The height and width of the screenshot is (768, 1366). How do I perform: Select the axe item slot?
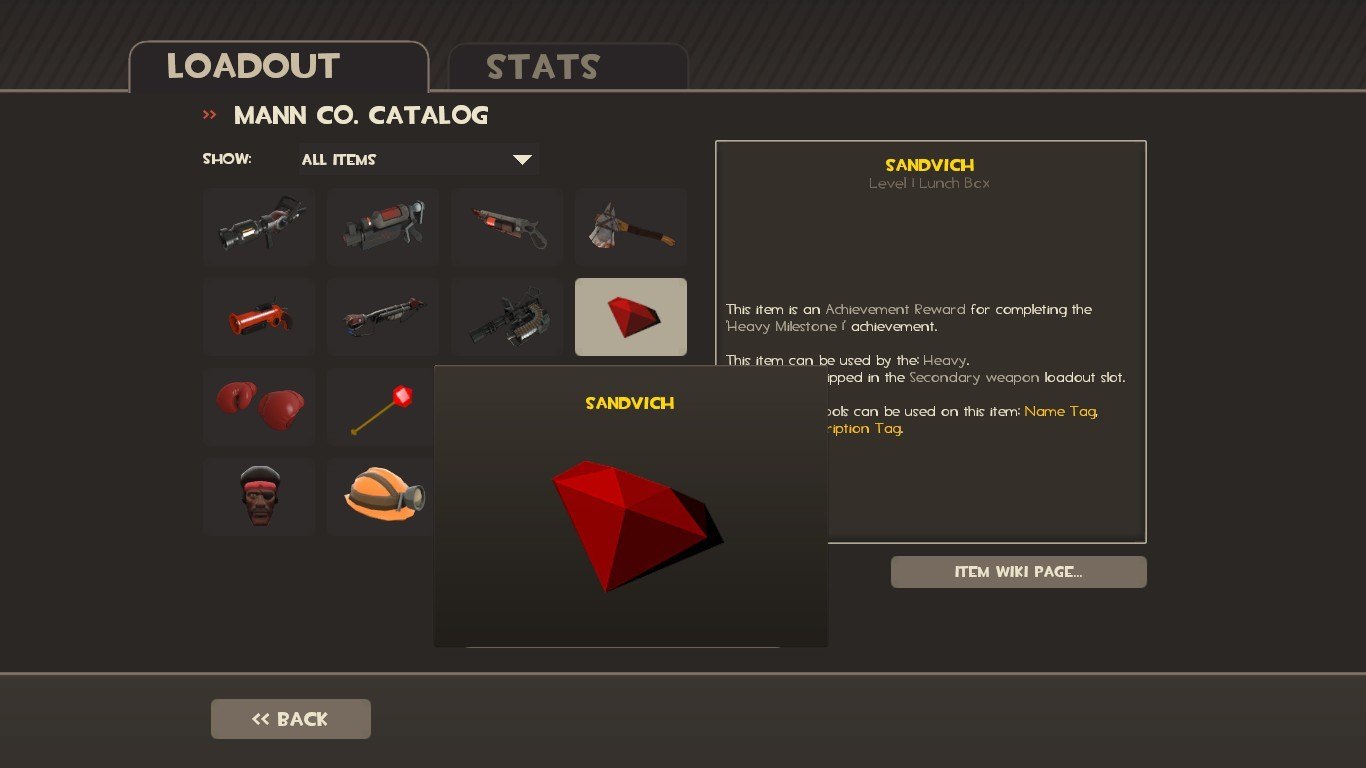pyautogui.click(x=631, y=227)
